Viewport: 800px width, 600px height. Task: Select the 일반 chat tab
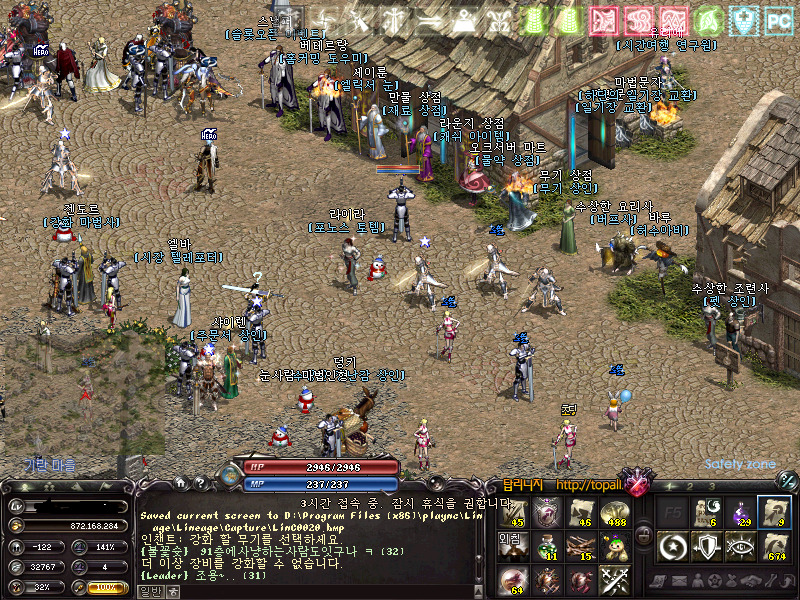148,591
